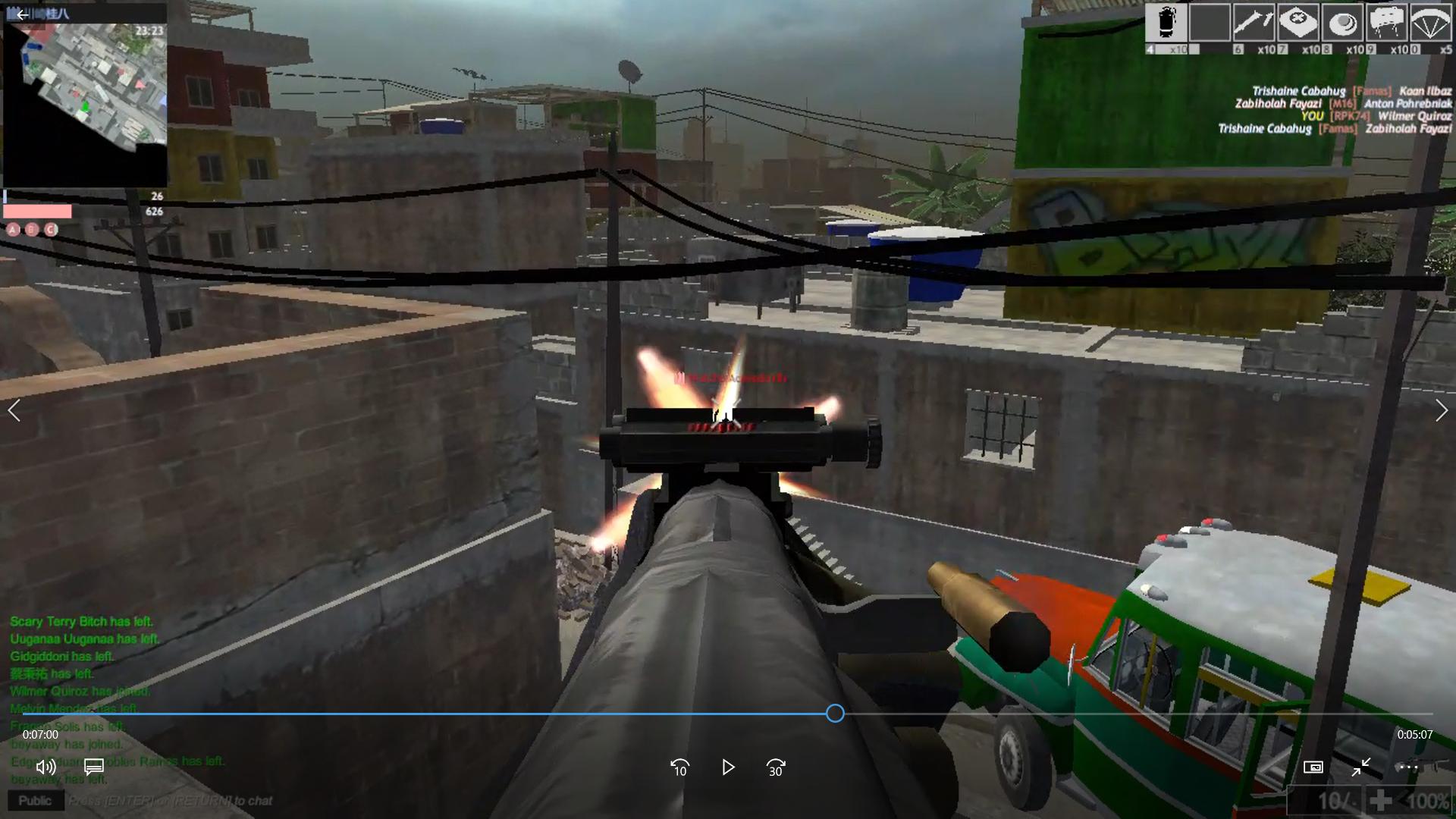Select the rocket ammo hotbar slot
This screenshot has width=1456, height=819.
point(1254,23)
